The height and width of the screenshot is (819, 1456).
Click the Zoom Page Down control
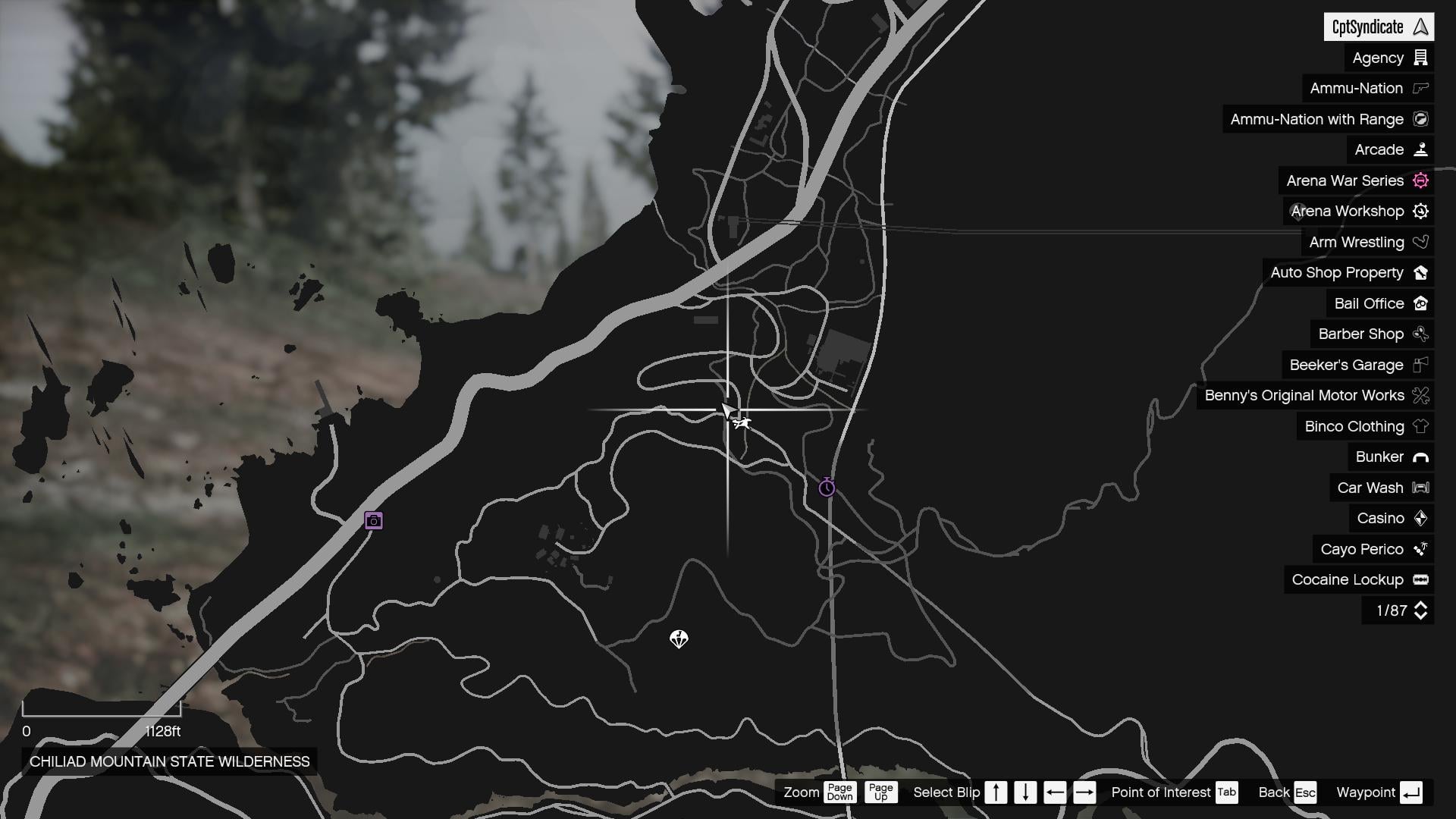tap(841, 792)
